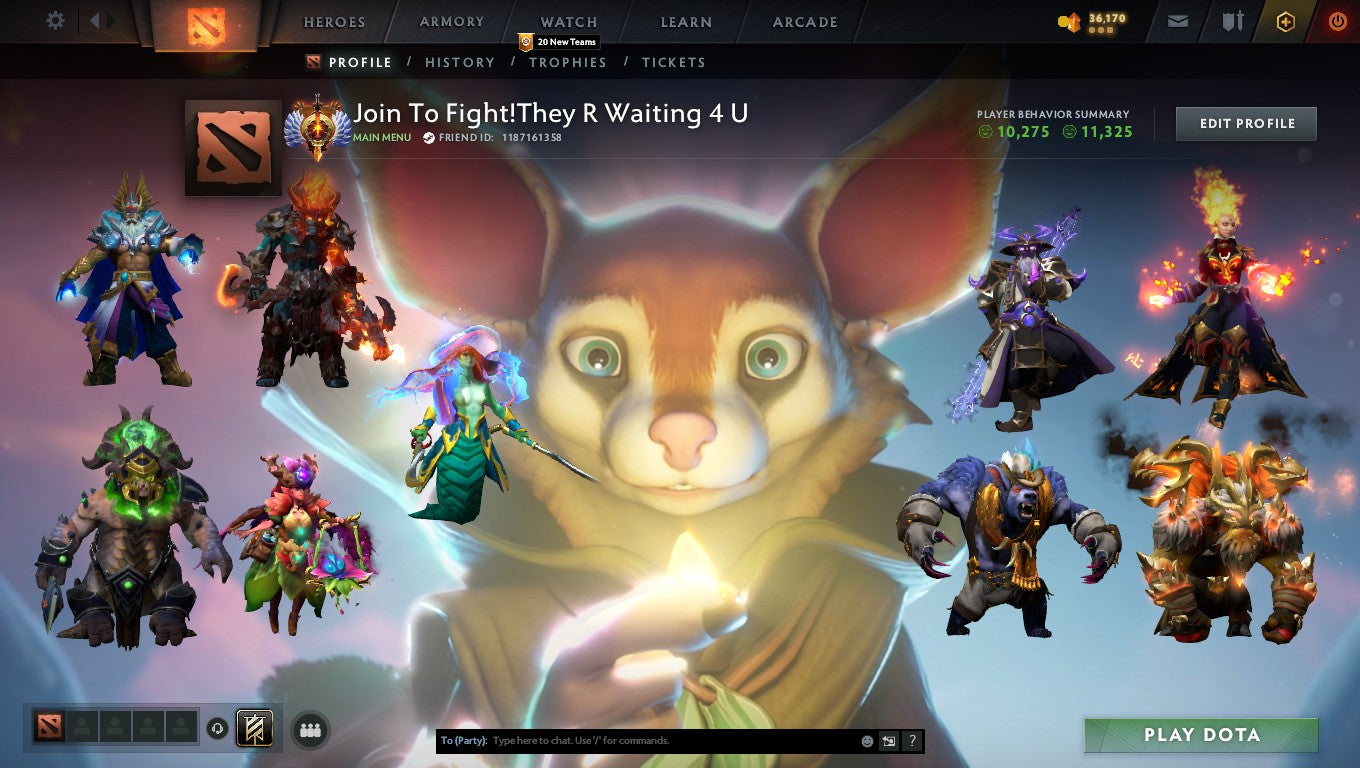Viewport: 1360px width, 768px height.
Task: Click the power/logout icon
Action: pos(1340,20)
